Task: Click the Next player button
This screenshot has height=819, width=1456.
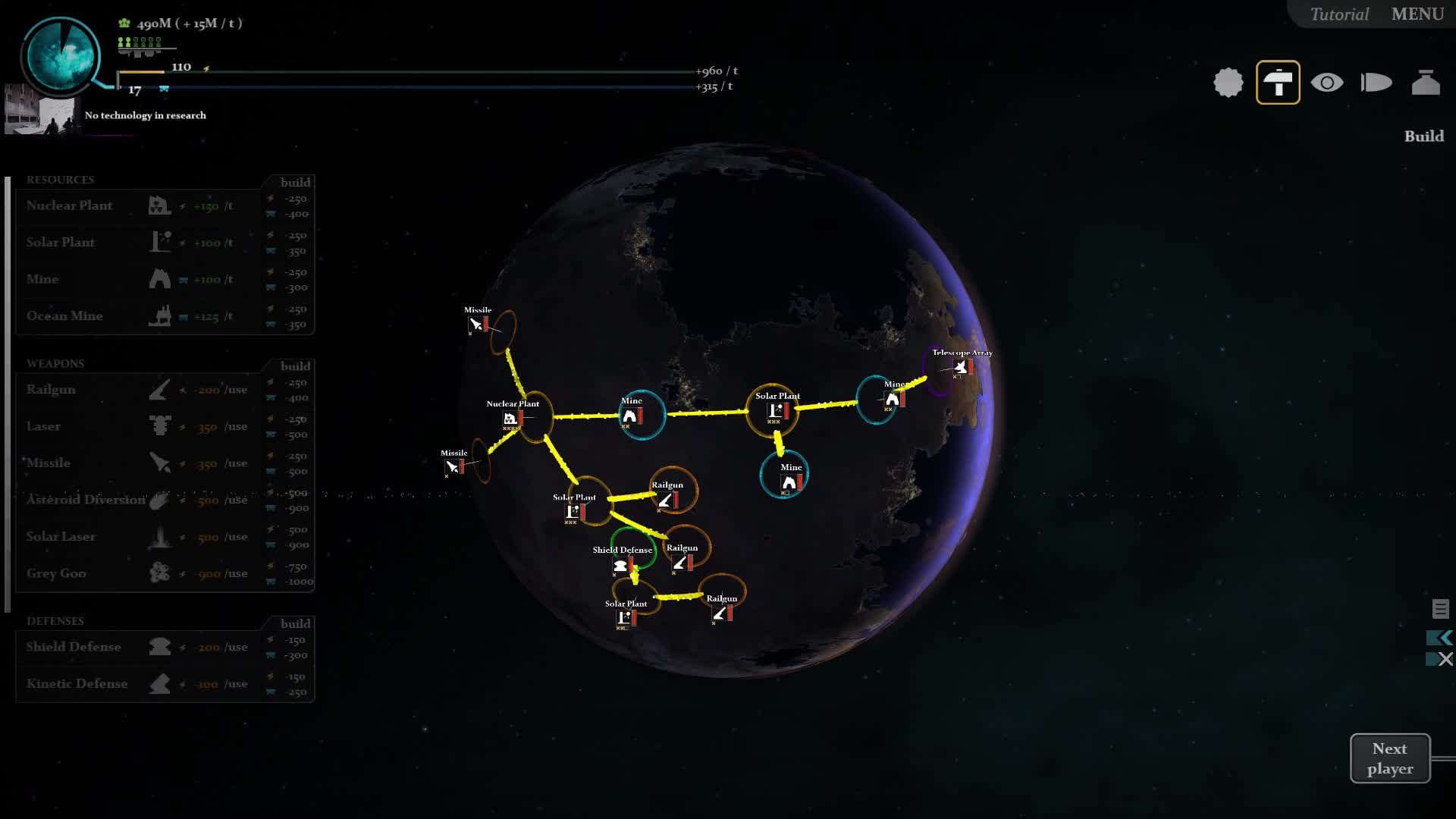Action: tap(1390, 758)
